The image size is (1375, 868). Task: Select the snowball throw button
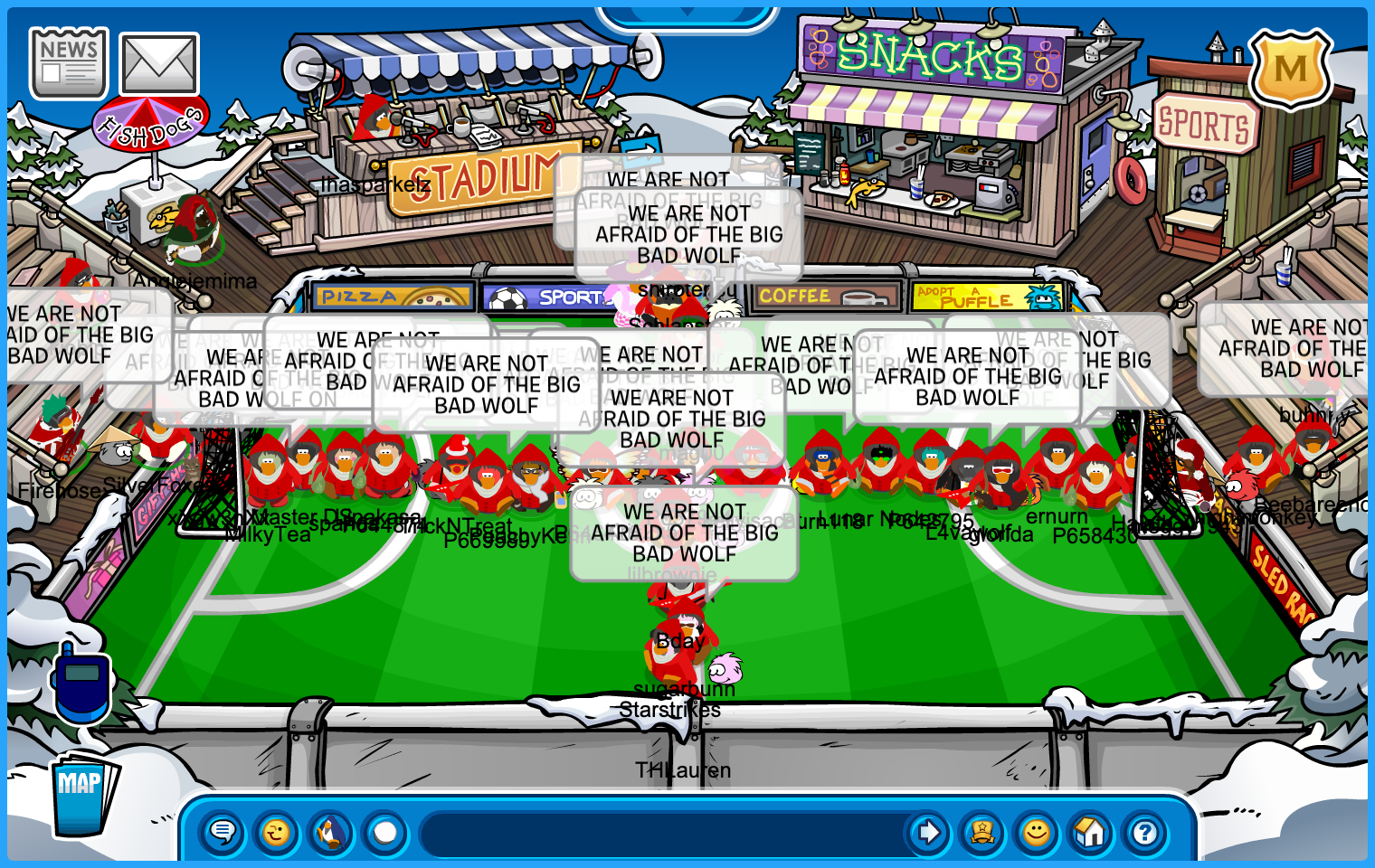coord(385,832)
